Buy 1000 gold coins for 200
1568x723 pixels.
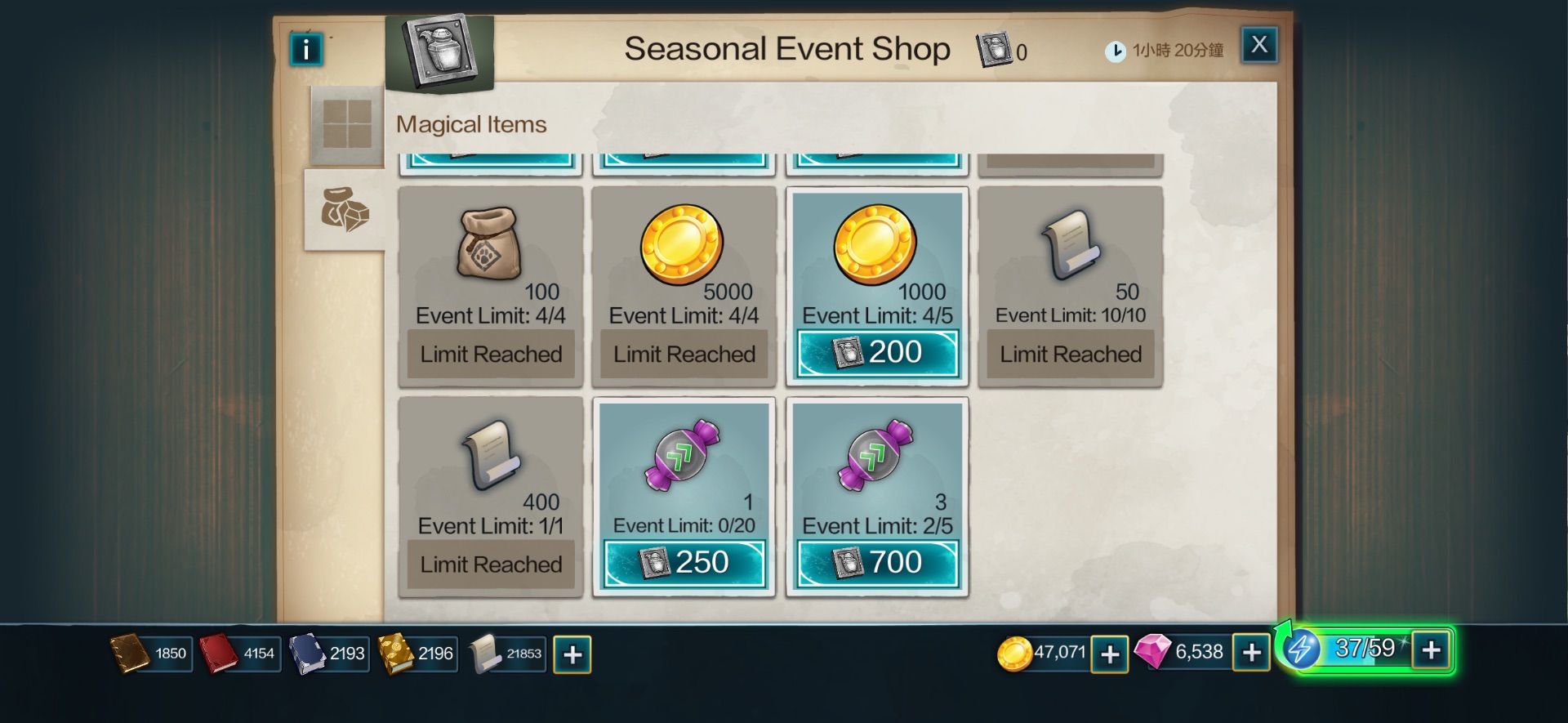point(877,353)
